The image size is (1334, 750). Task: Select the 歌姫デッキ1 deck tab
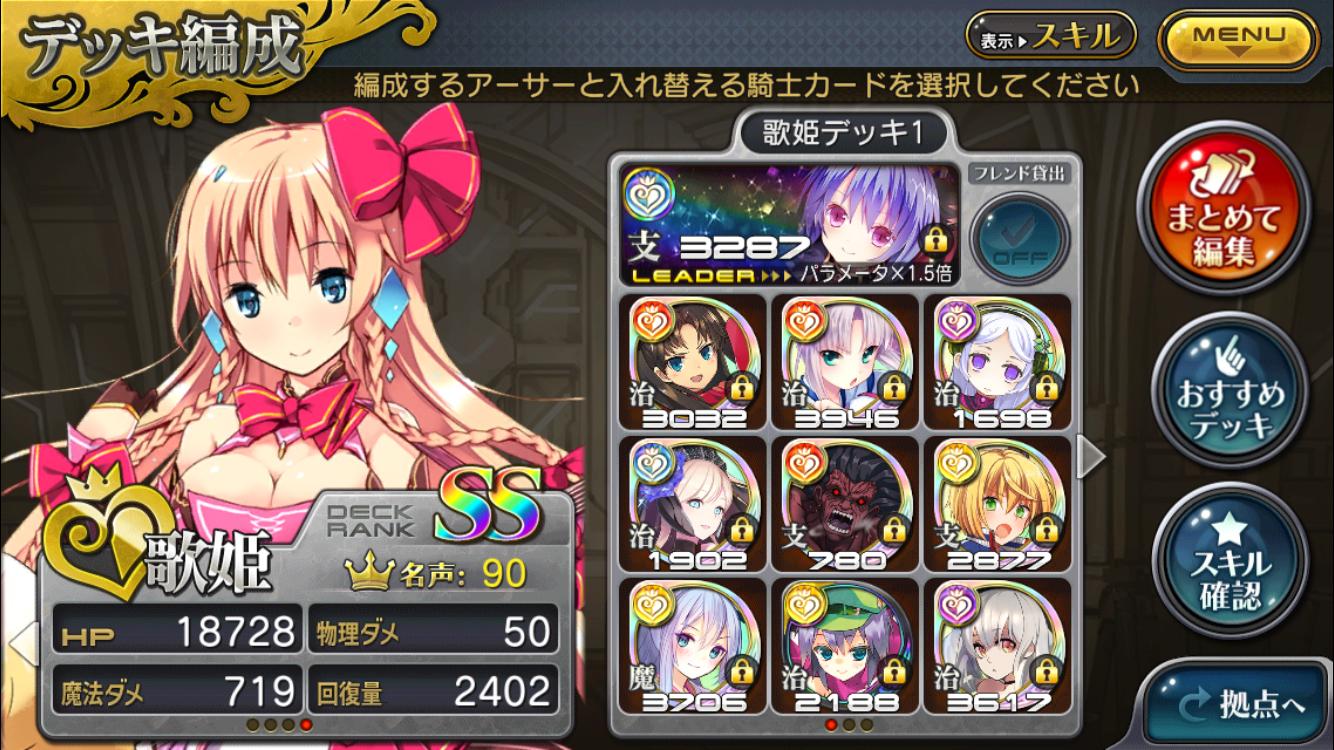point(843,130)
